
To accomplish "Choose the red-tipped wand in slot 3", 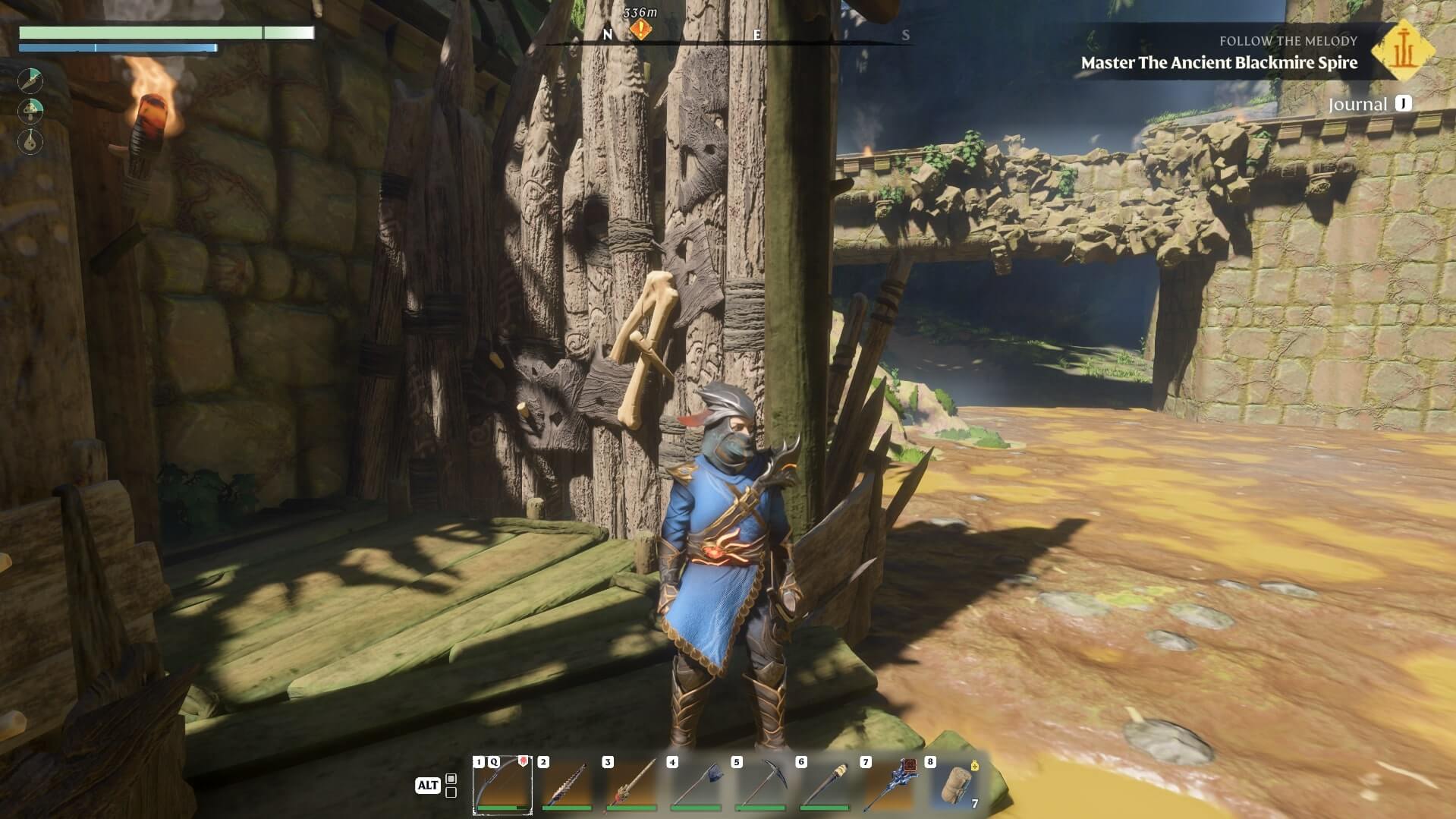I will [x=631, y=786].
